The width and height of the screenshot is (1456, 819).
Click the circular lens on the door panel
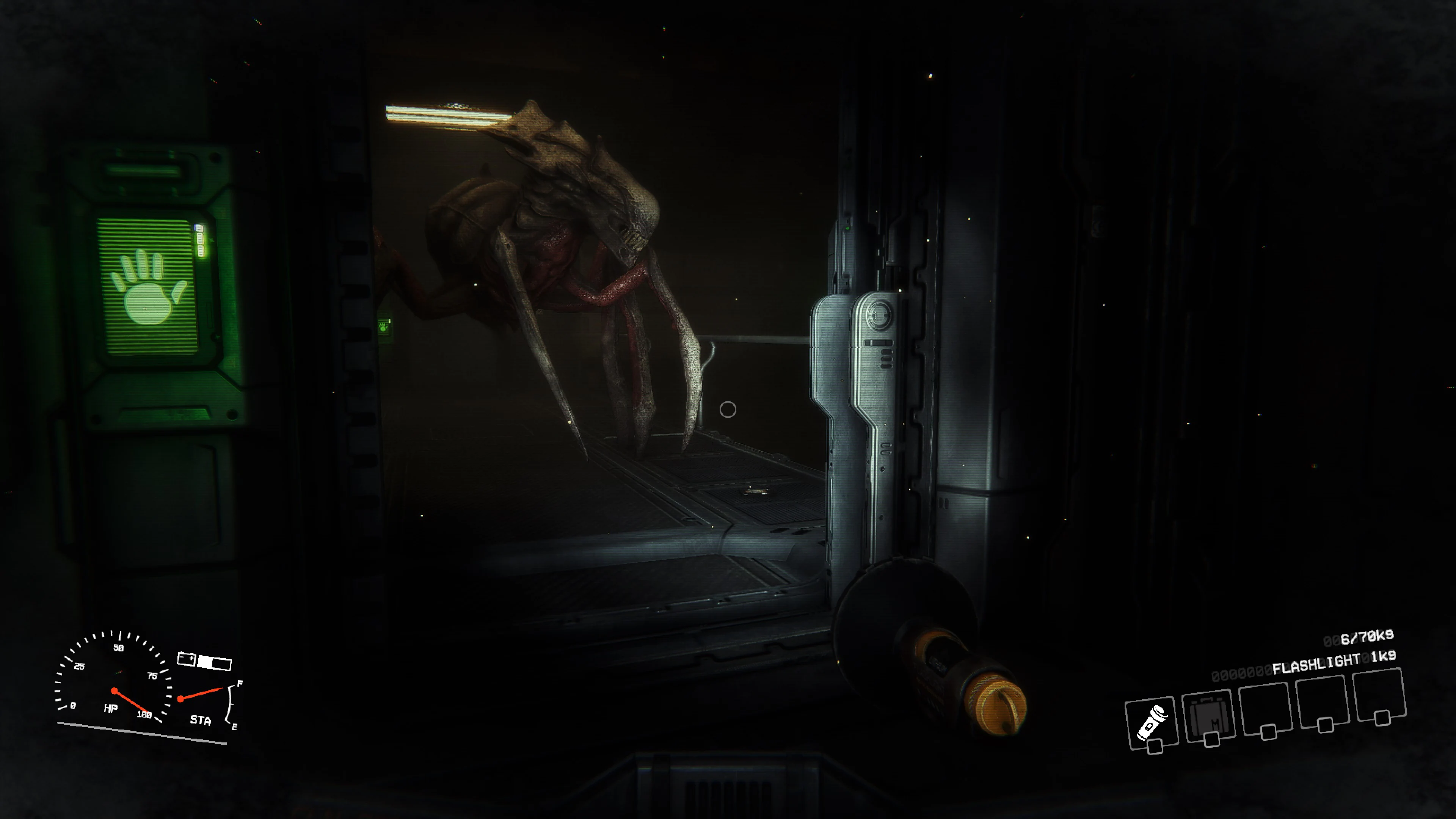point(879,315)
